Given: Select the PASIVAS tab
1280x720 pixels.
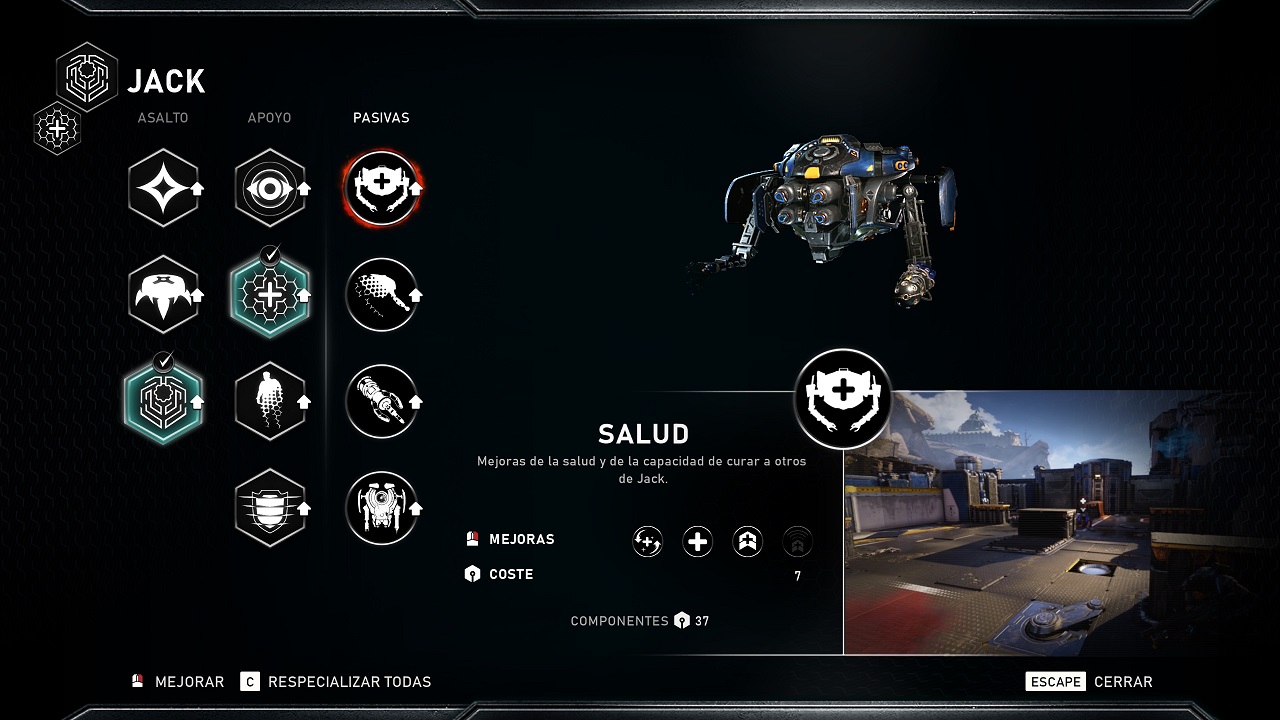Looking at the screenshot, I should coord(381,117).
